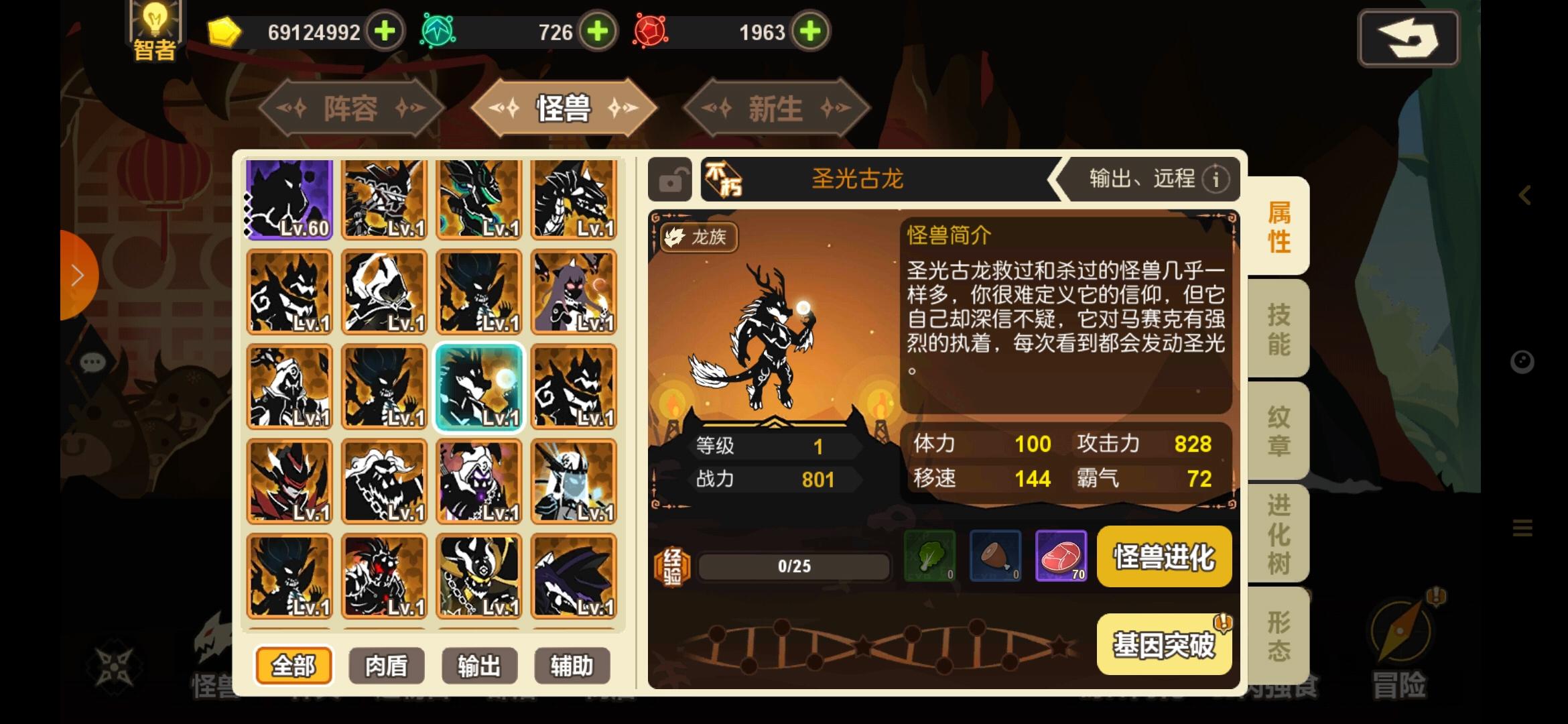Select the purple meat food item

1061,557
